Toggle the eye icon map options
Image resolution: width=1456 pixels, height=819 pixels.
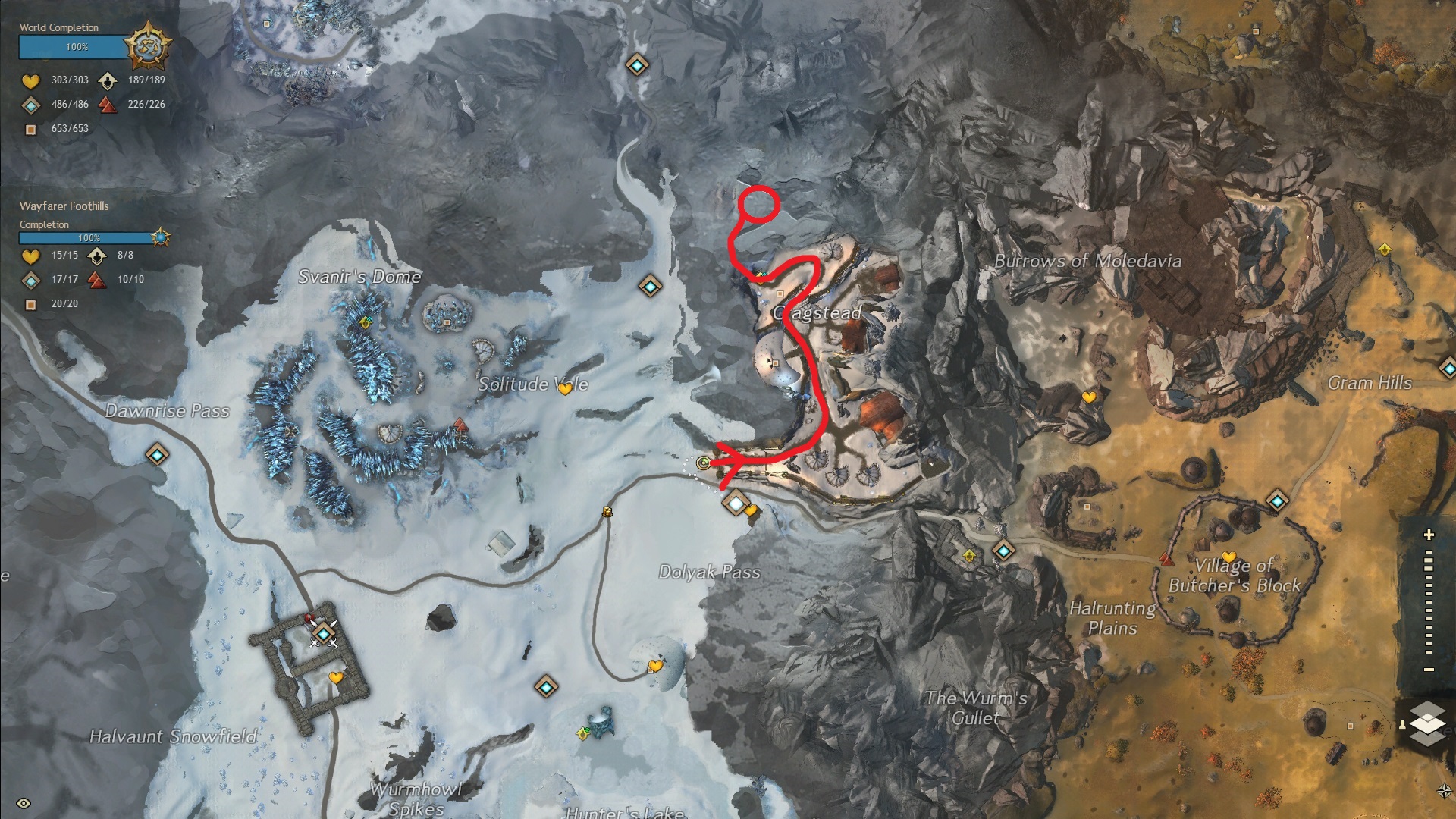tap(24, 803)
